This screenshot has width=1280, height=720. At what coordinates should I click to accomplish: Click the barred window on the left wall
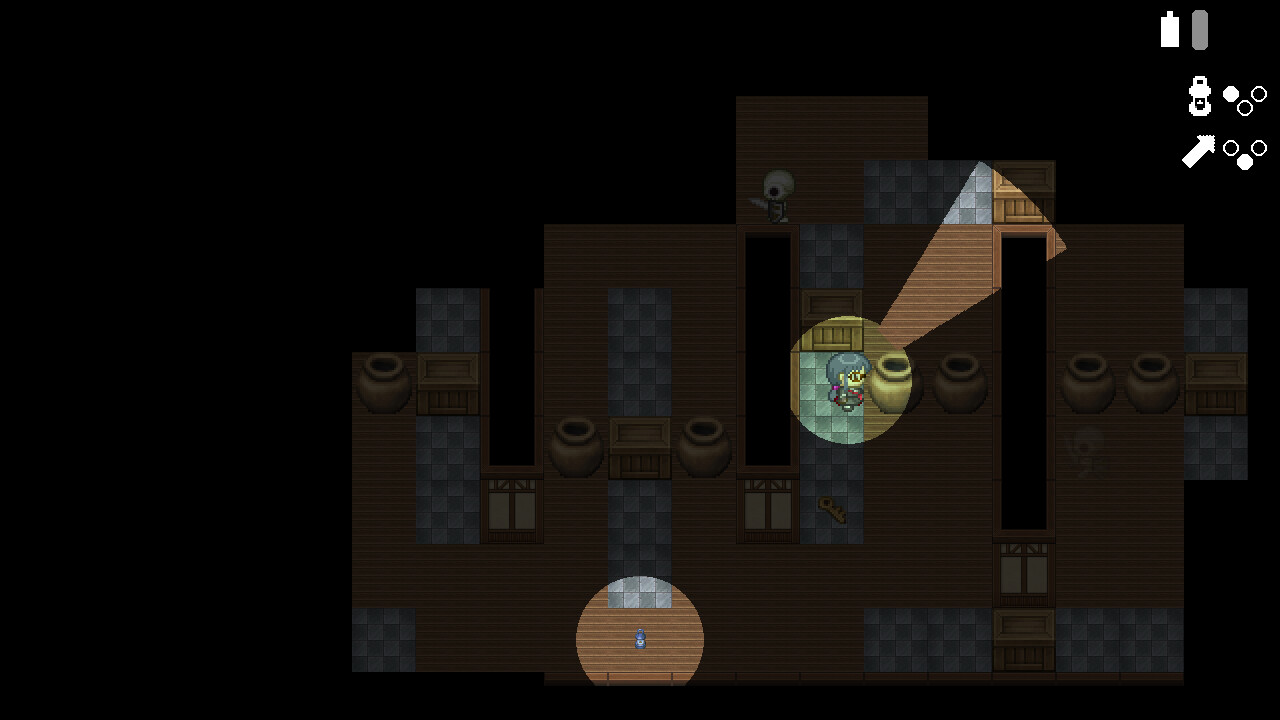[511, 509]
